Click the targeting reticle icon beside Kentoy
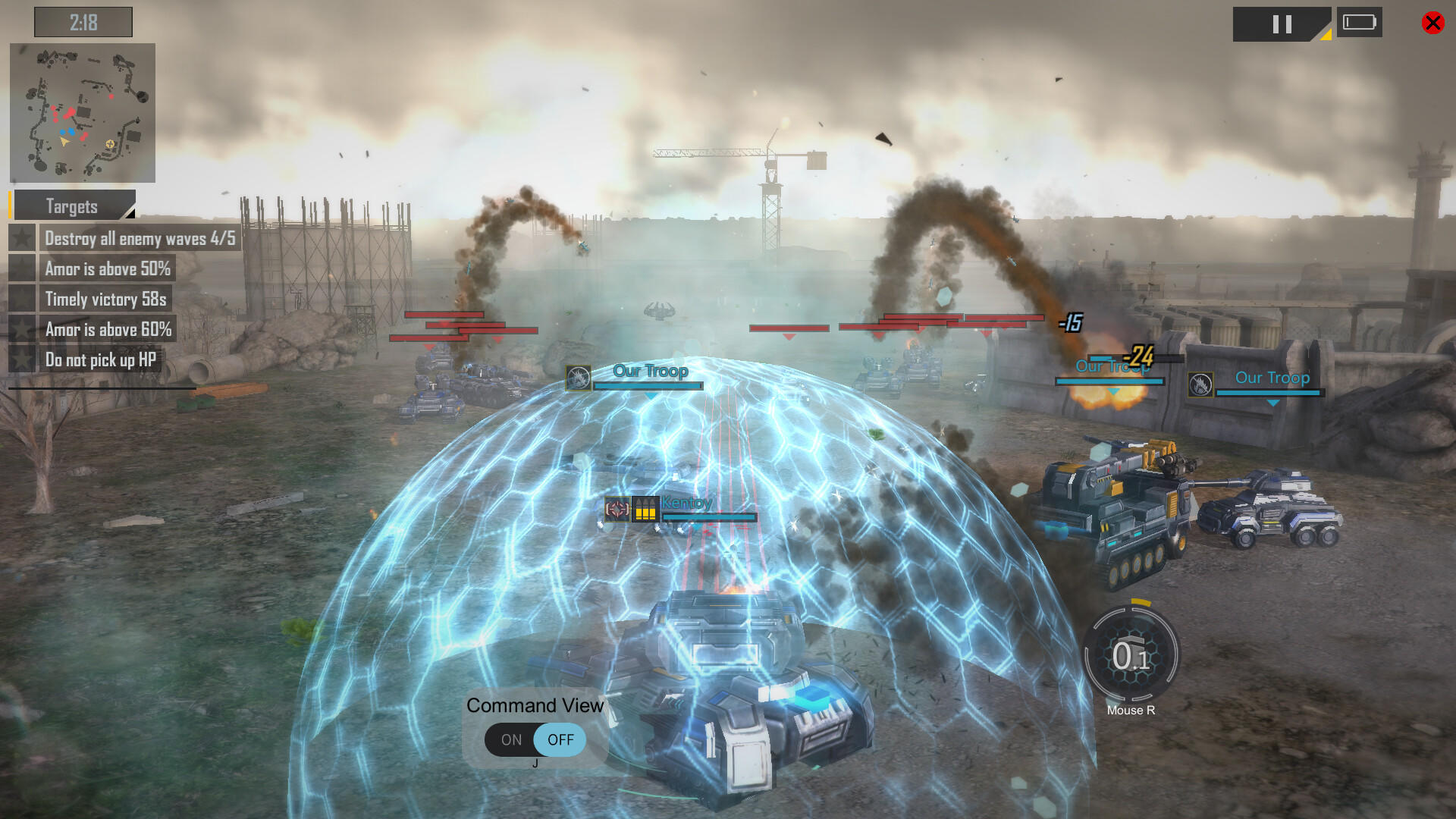Screen dimensions: 1456x819 616,510
